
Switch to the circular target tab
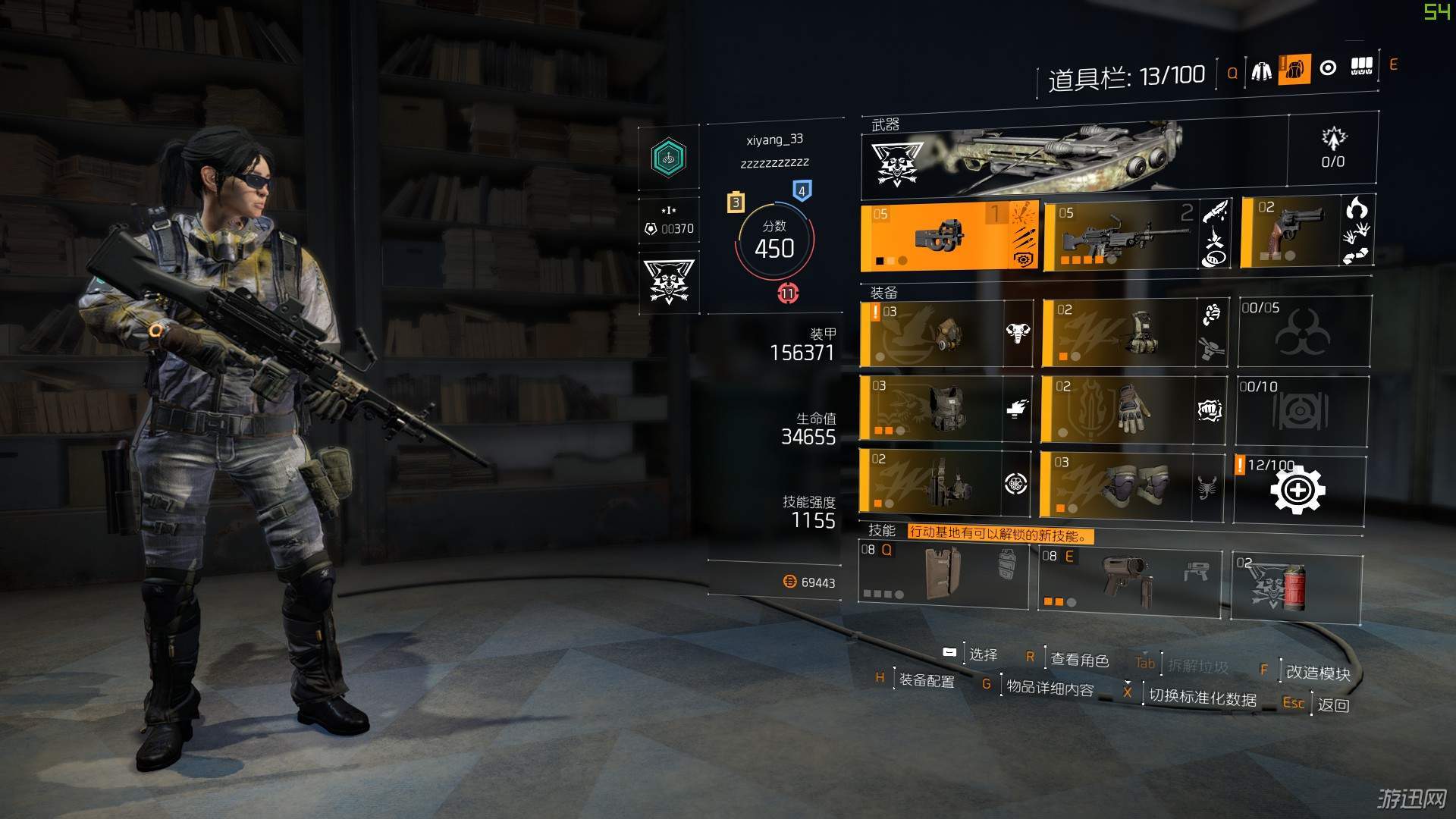[x=1328, y=68]
